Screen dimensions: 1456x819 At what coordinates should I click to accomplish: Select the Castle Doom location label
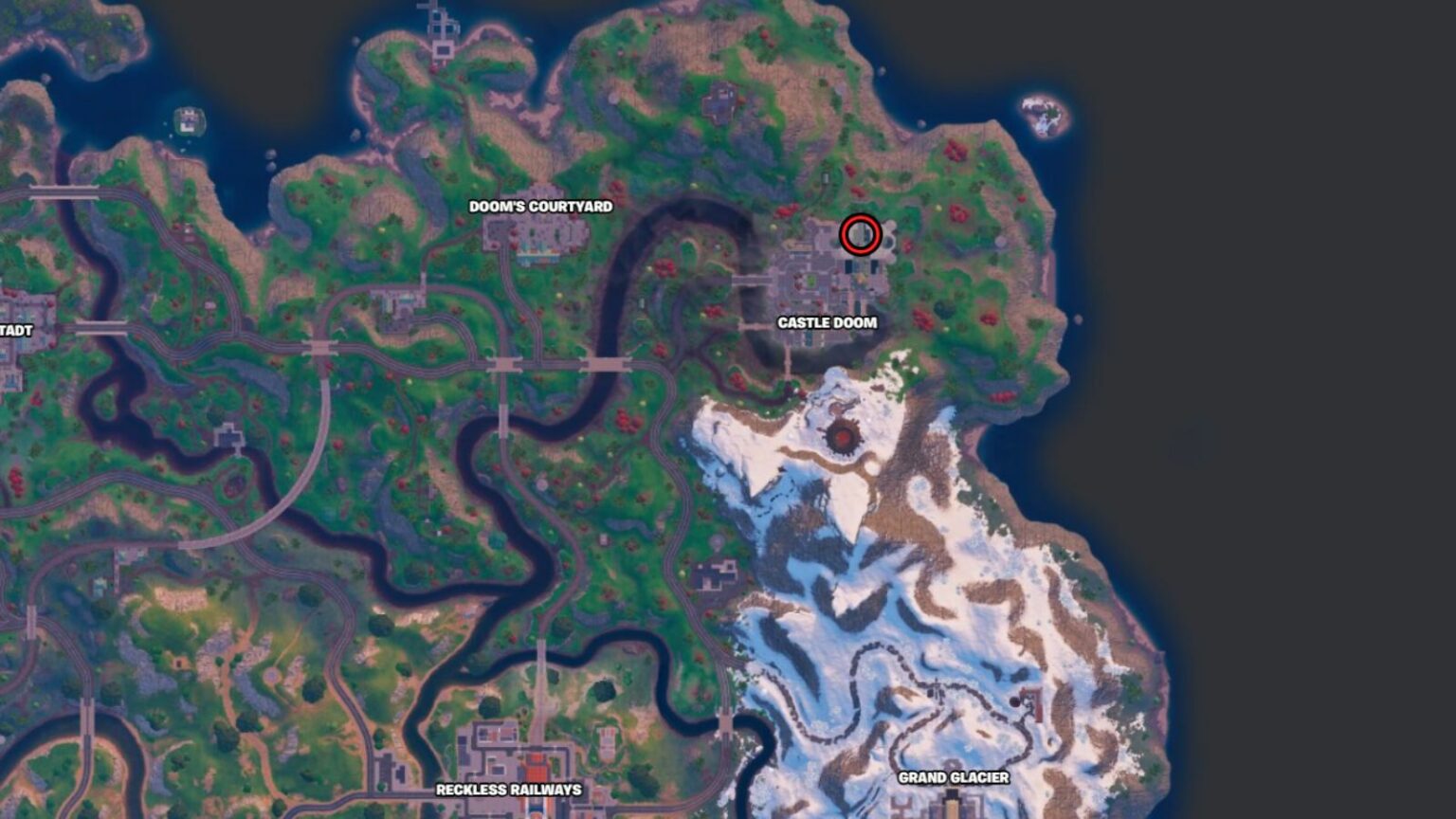(827, 322)
